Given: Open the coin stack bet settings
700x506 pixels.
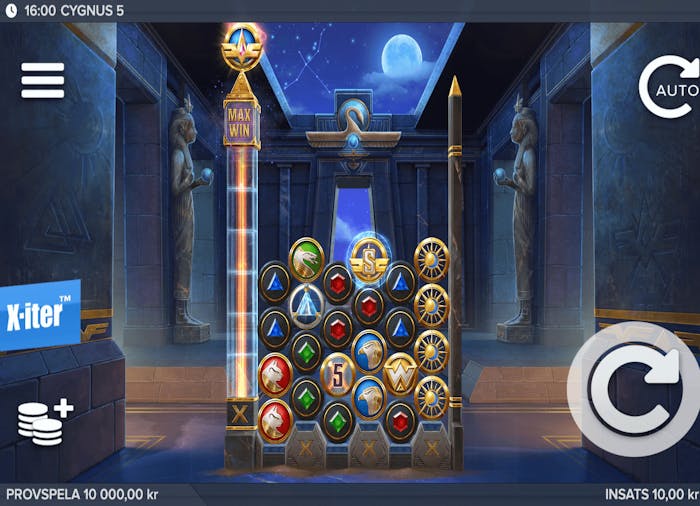Looking at the screenshot, I should click(x=44, y=421).
